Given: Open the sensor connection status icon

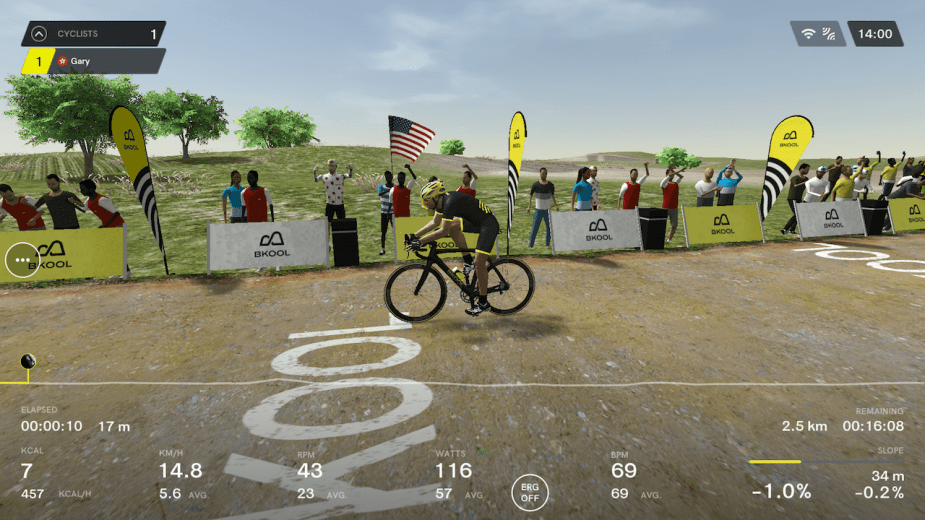Looking at the screenshot, I should (818, 34).
